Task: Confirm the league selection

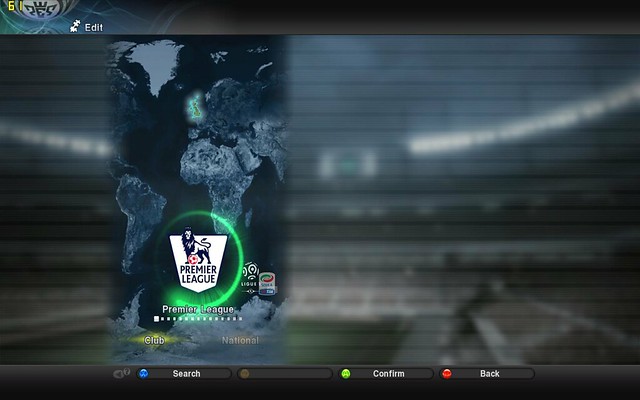Action: pyautogui.click(x=387, y=374)
